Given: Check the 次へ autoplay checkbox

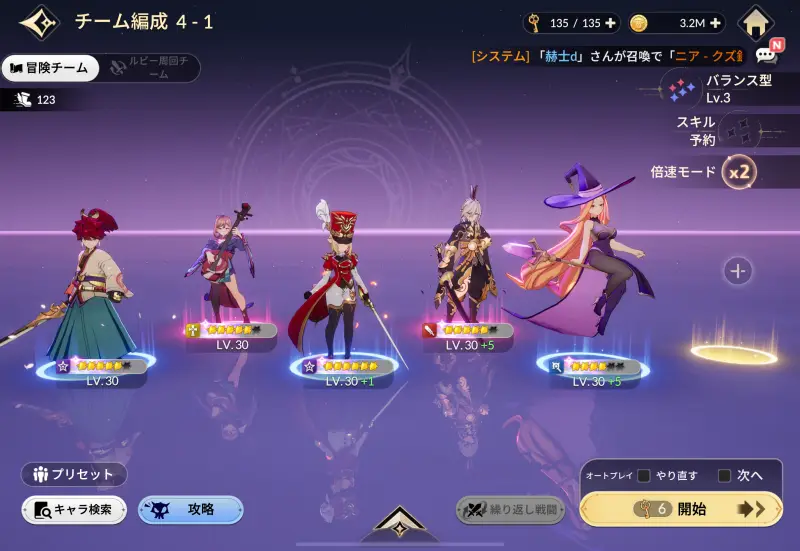Looking at the screenshot, I should click(x=725, y=475).
